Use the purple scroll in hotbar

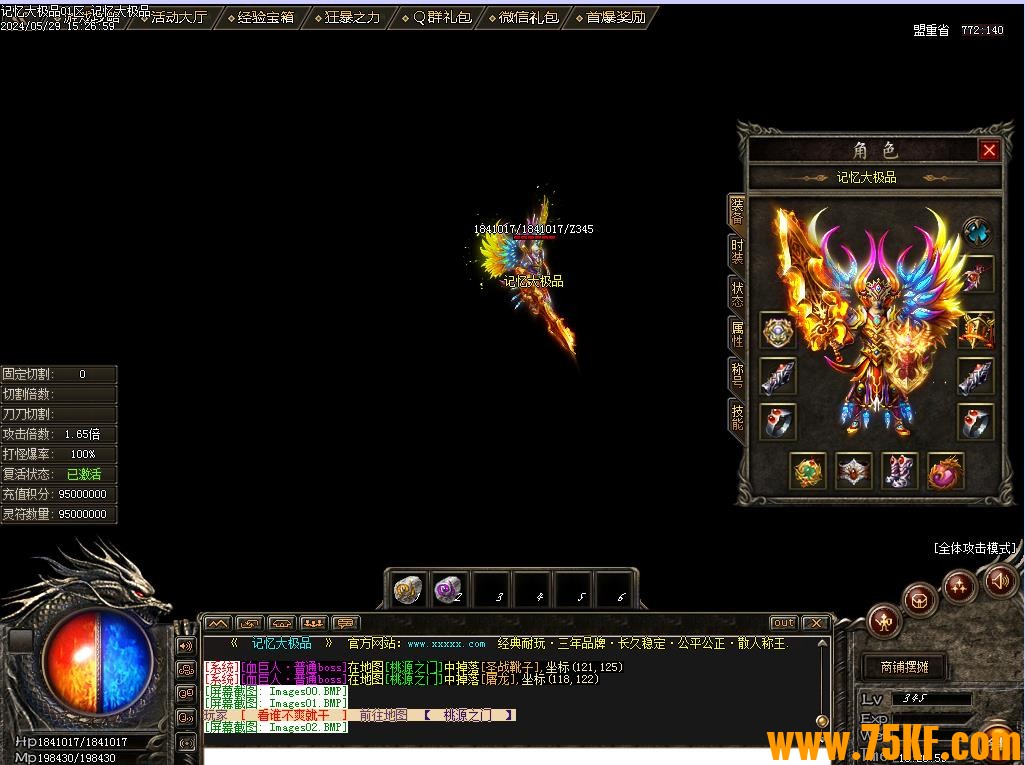[x=448, y=590]
